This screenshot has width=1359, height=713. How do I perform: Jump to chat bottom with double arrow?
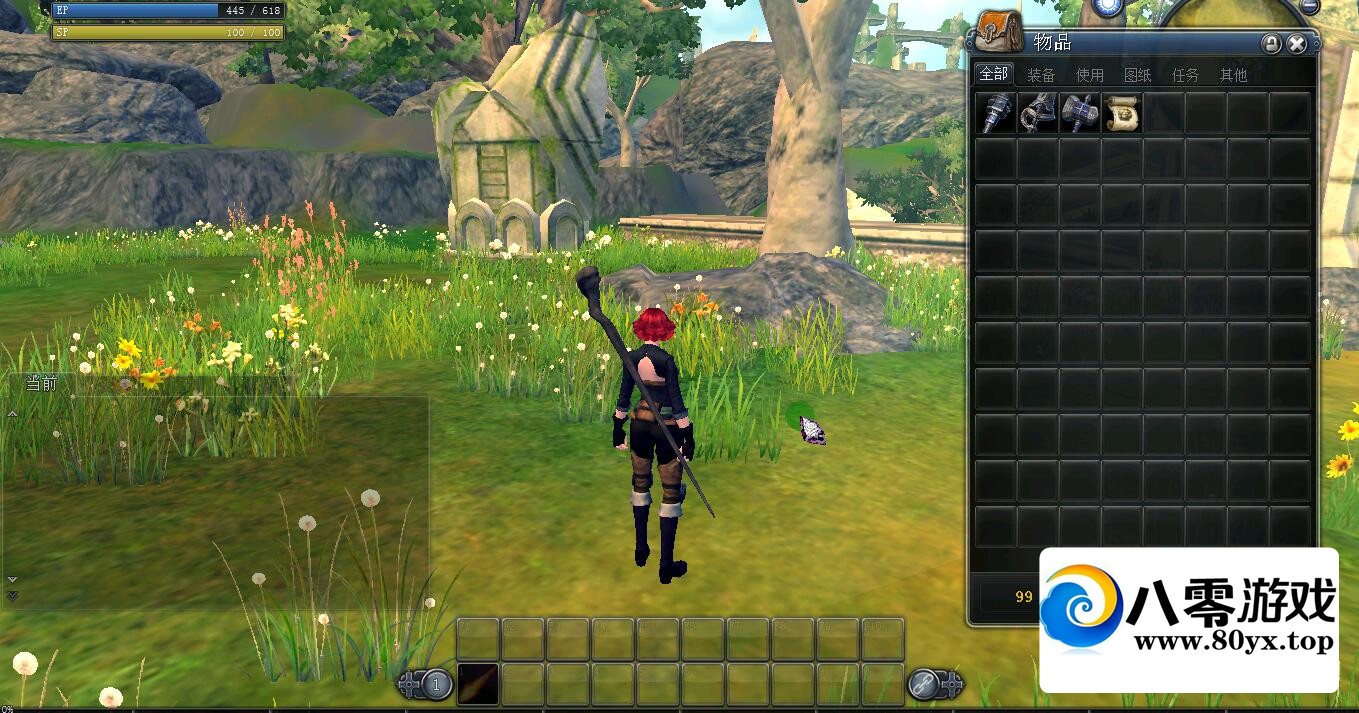(12, 596)
